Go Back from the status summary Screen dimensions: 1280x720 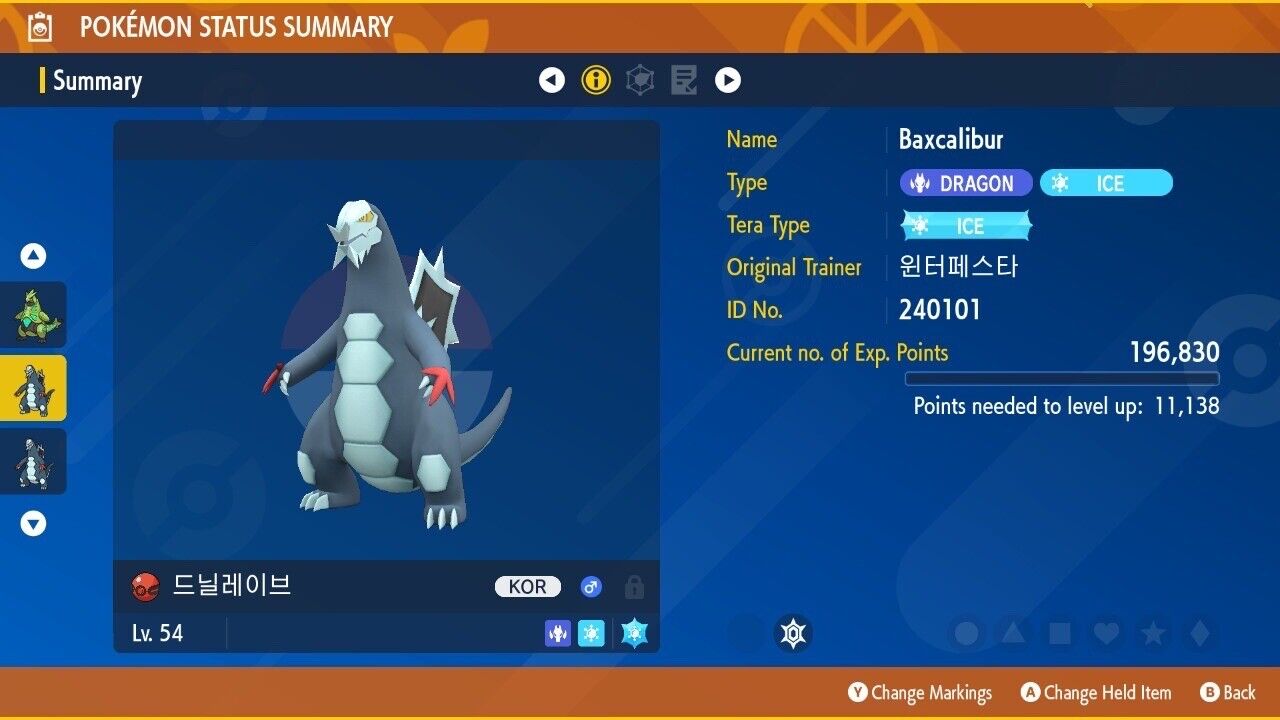tap(1228, 692)
